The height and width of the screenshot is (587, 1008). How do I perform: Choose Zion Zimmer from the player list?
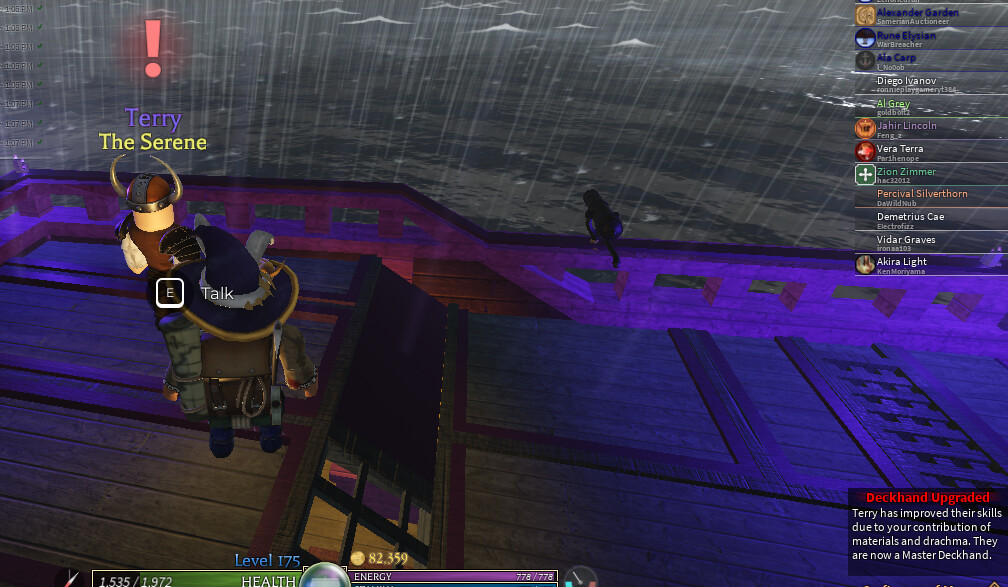[906, 174]
